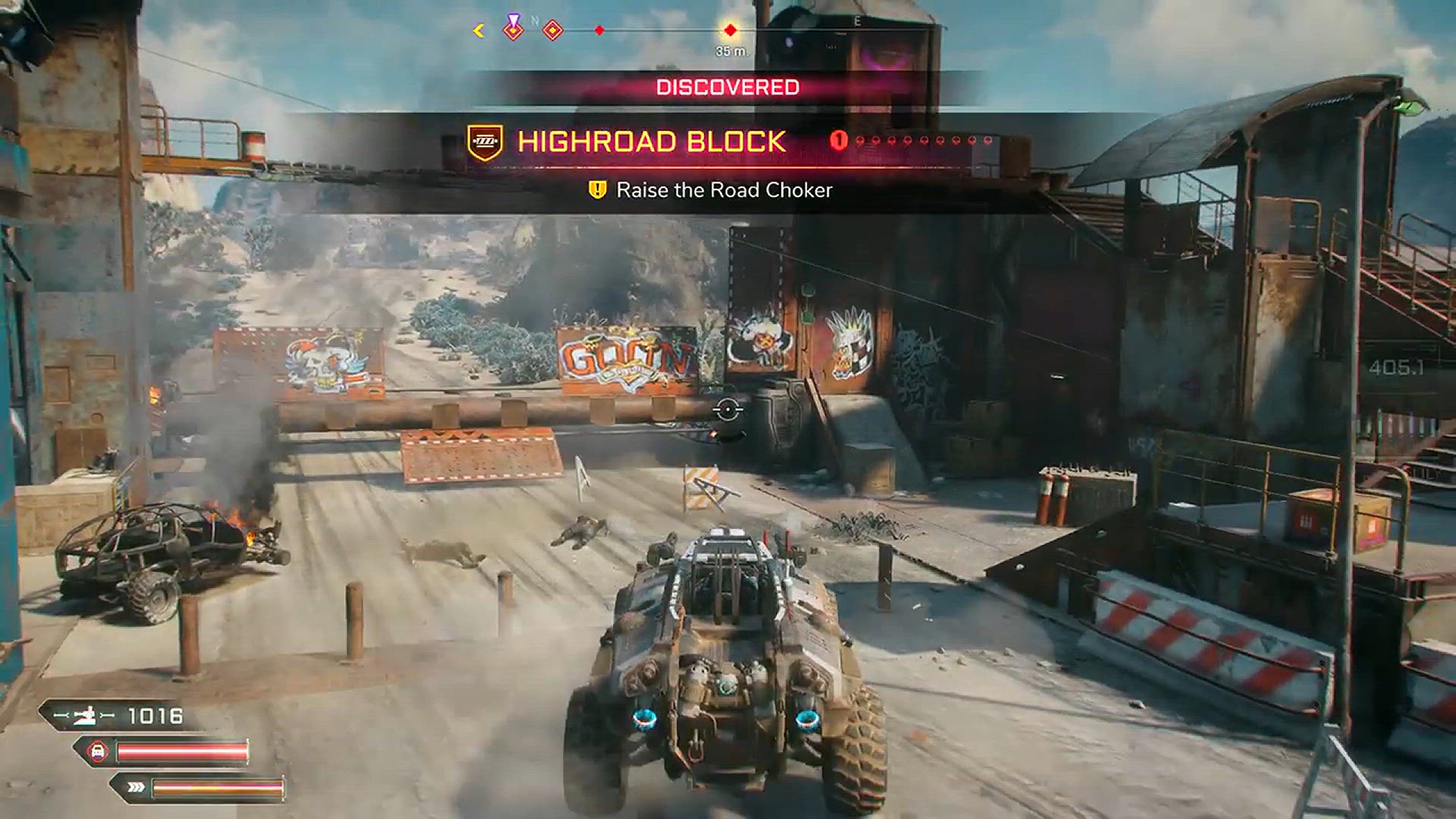Select the Raise the Road Choker objective
The height and width of the screenshot is (819, 1456).
723,190
